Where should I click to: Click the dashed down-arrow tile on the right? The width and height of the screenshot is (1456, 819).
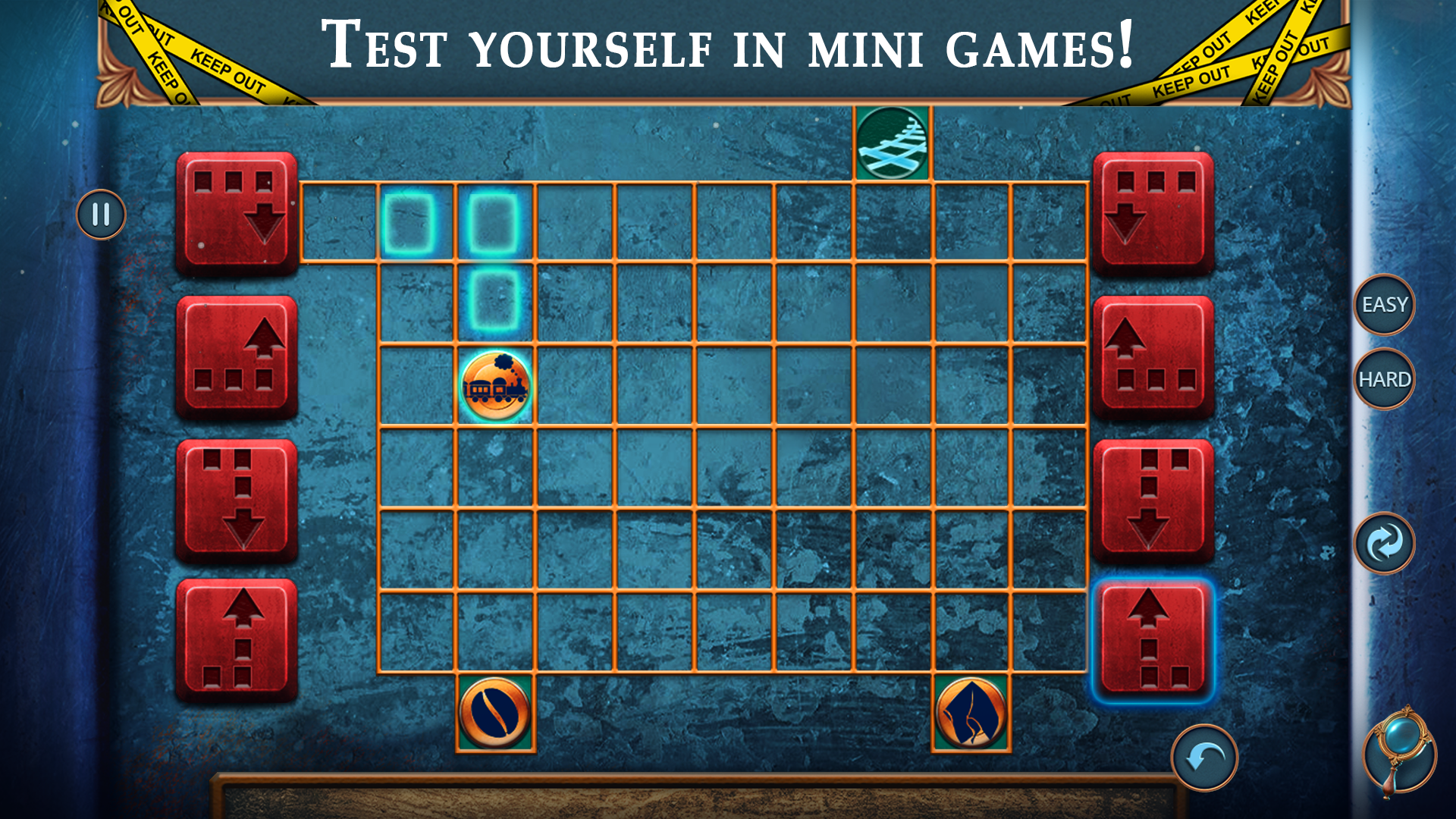(1153, 494)
